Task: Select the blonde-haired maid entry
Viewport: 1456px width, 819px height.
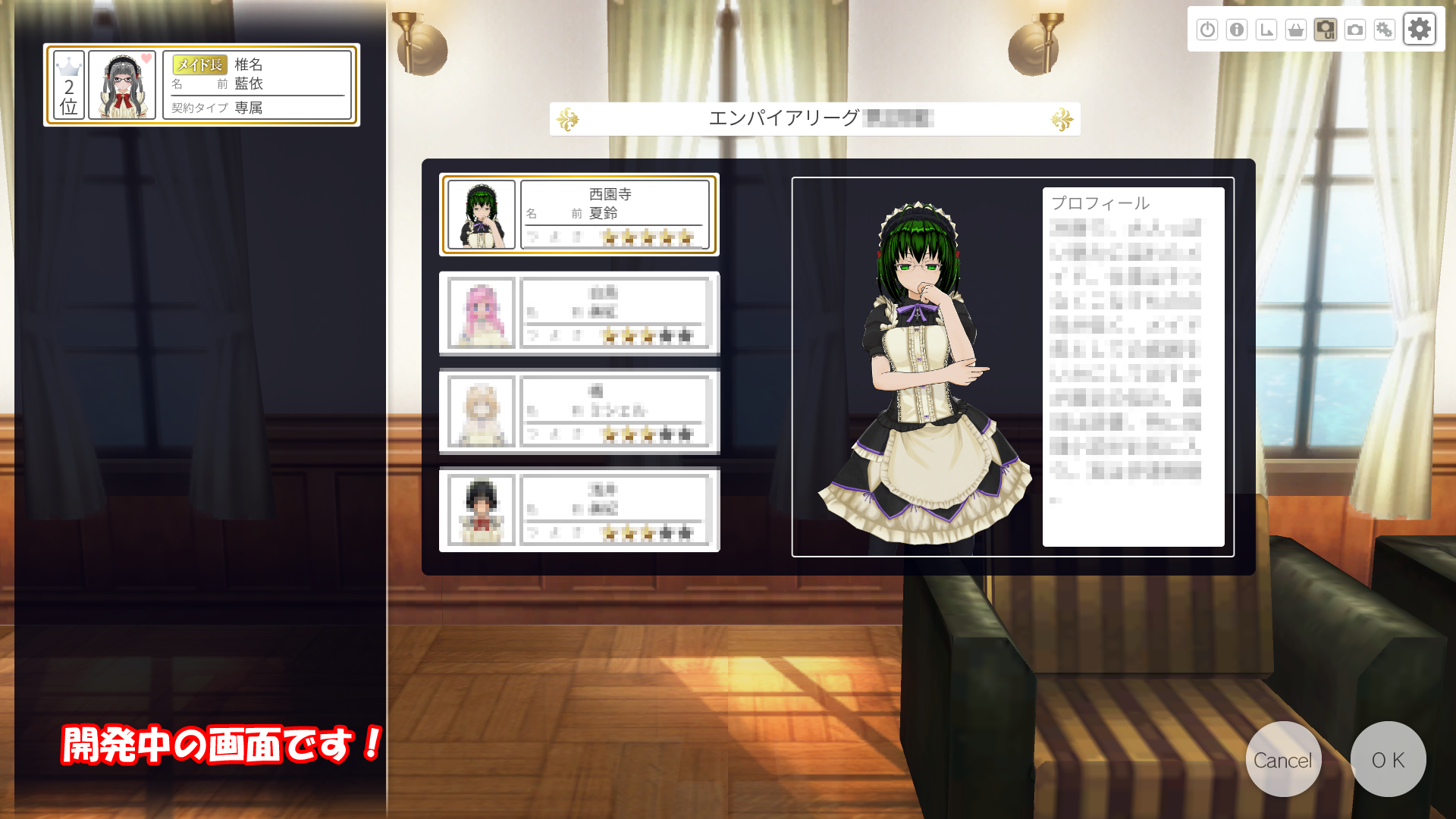Action: click(579, 411)
